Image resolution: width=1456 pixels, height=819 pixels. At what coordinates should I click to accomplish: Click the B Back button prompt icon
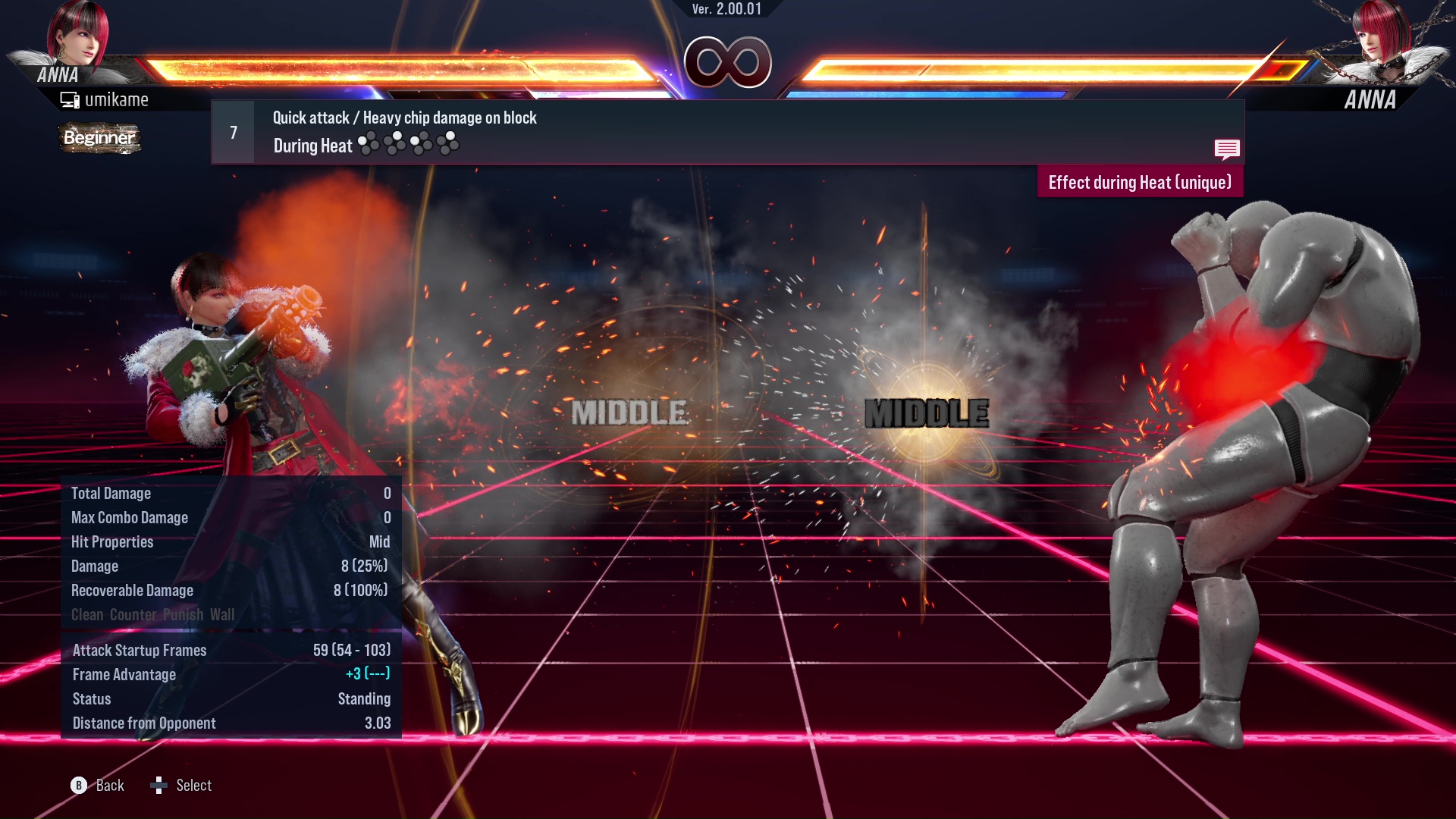78,786
